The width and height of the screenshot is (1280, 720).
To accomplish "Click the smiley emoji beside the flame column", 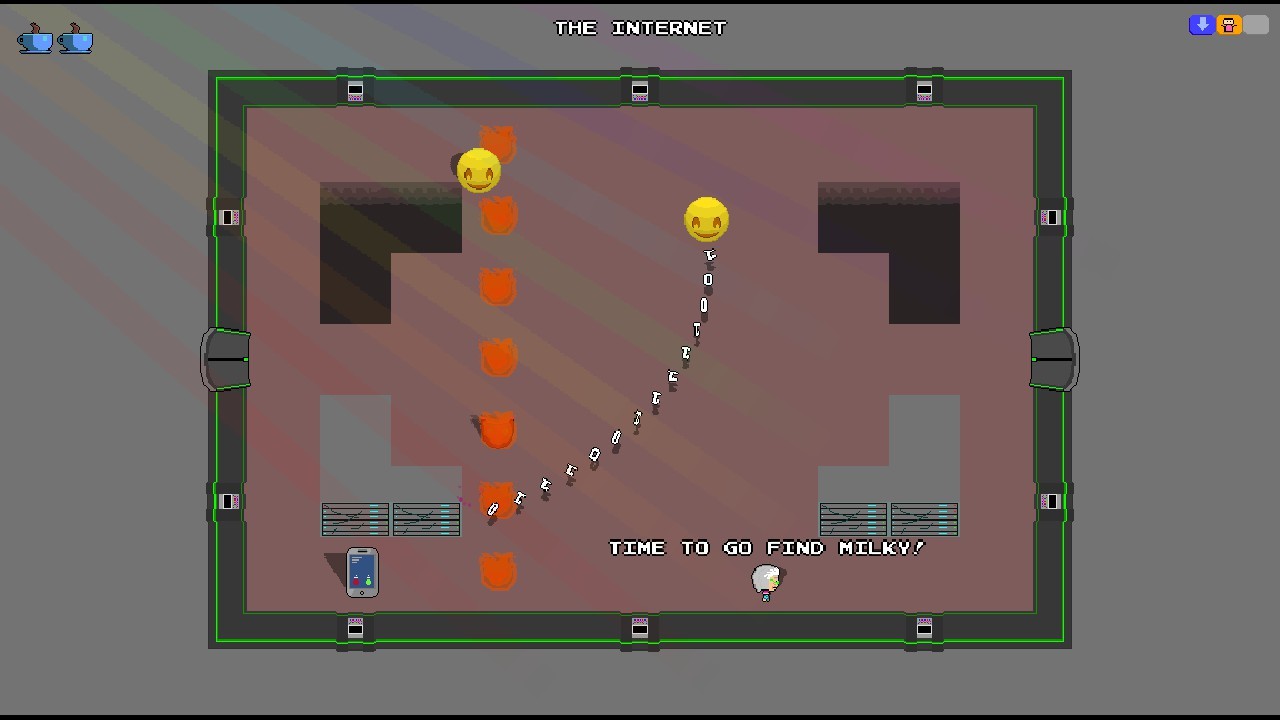I will click(477, 168).
